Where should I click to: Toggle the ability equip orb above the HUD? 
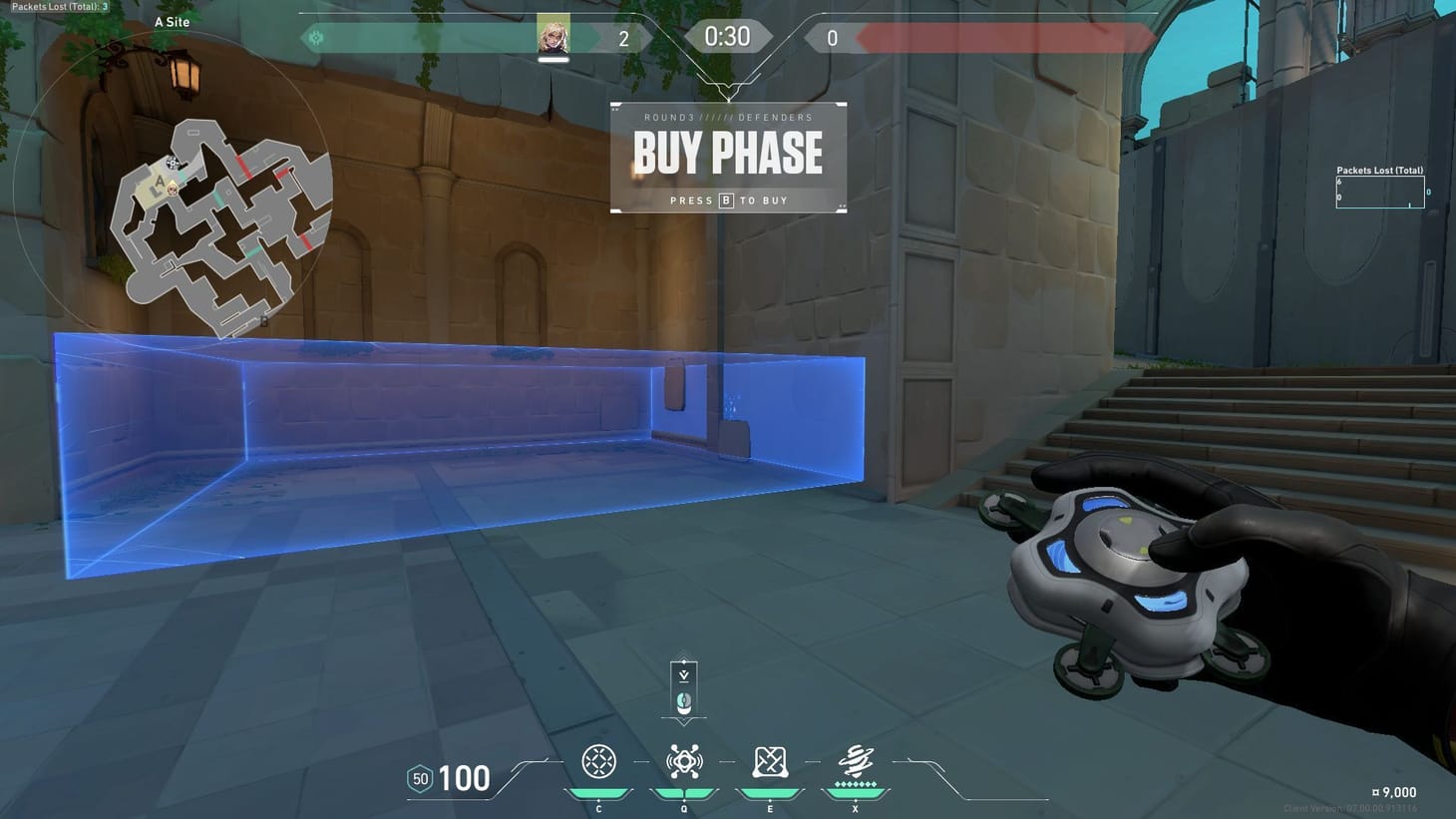(x=682, y=701)
